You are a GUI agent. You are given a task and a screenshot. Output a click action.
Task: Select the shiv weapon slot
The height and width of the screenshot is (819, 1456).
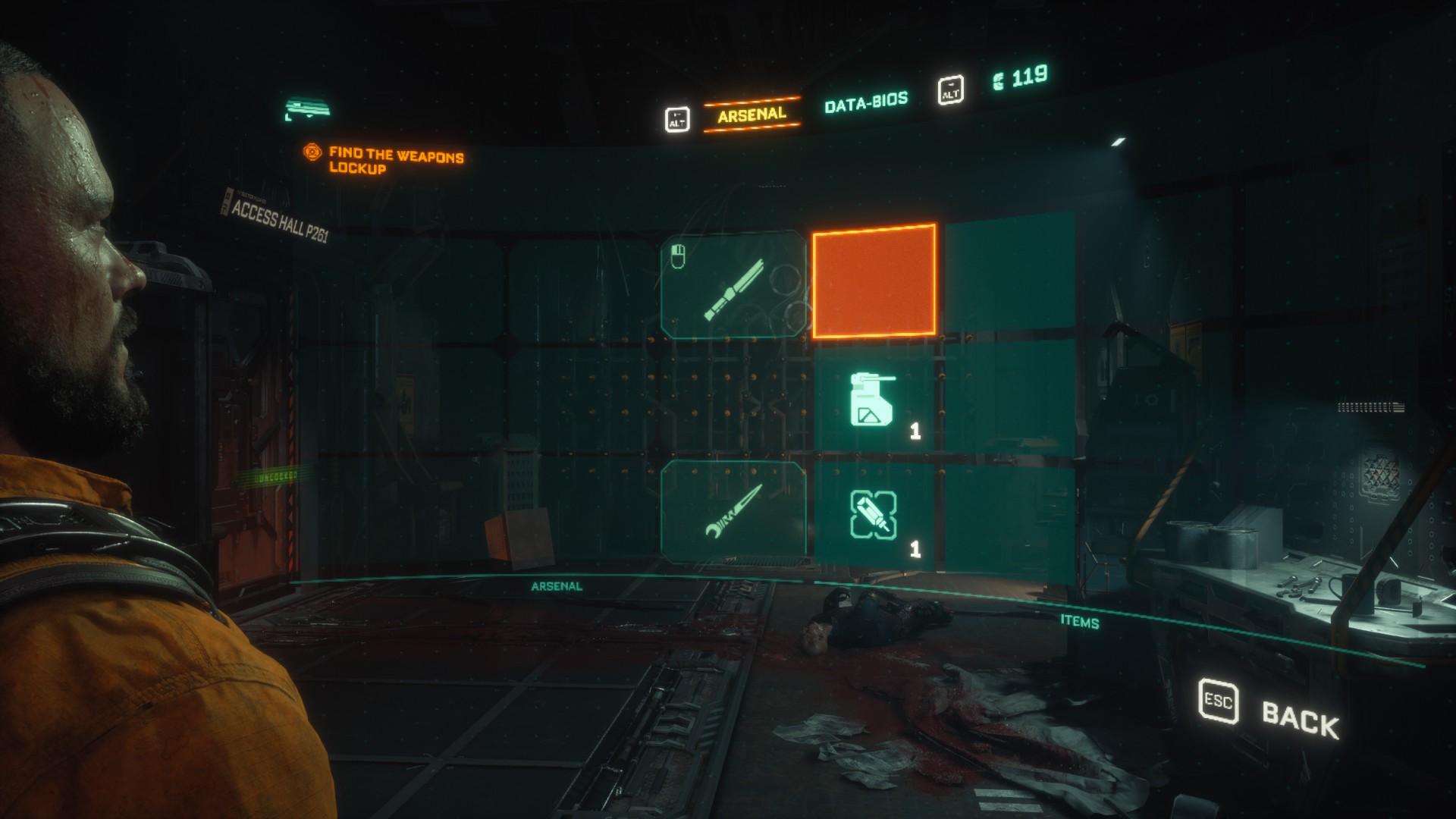pyautogui.click(x=733, y=512)
